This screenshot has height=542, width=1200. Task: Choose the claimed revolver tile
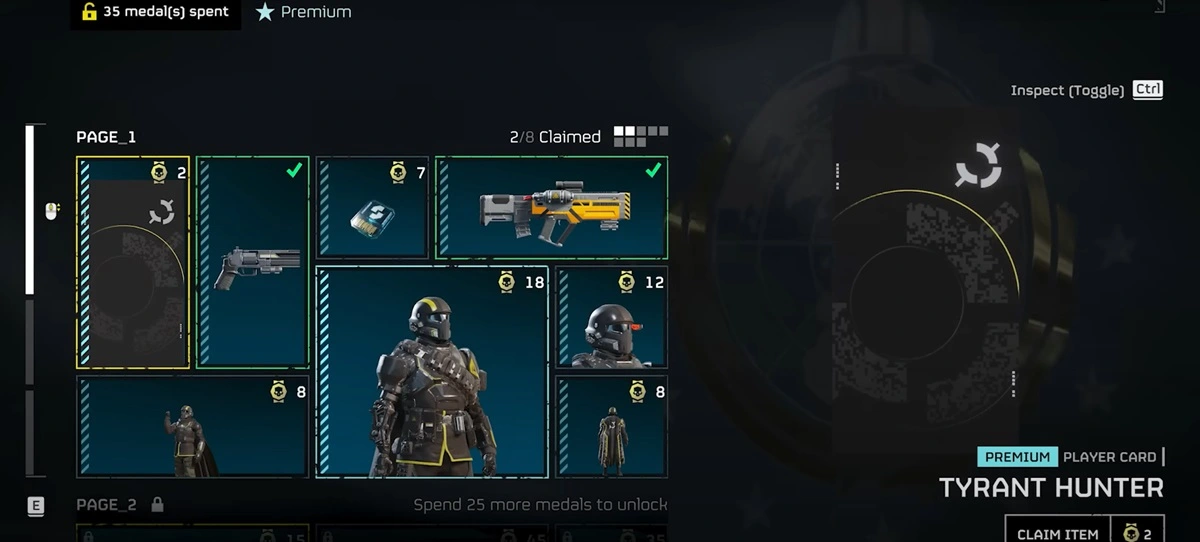coord(253,263)
